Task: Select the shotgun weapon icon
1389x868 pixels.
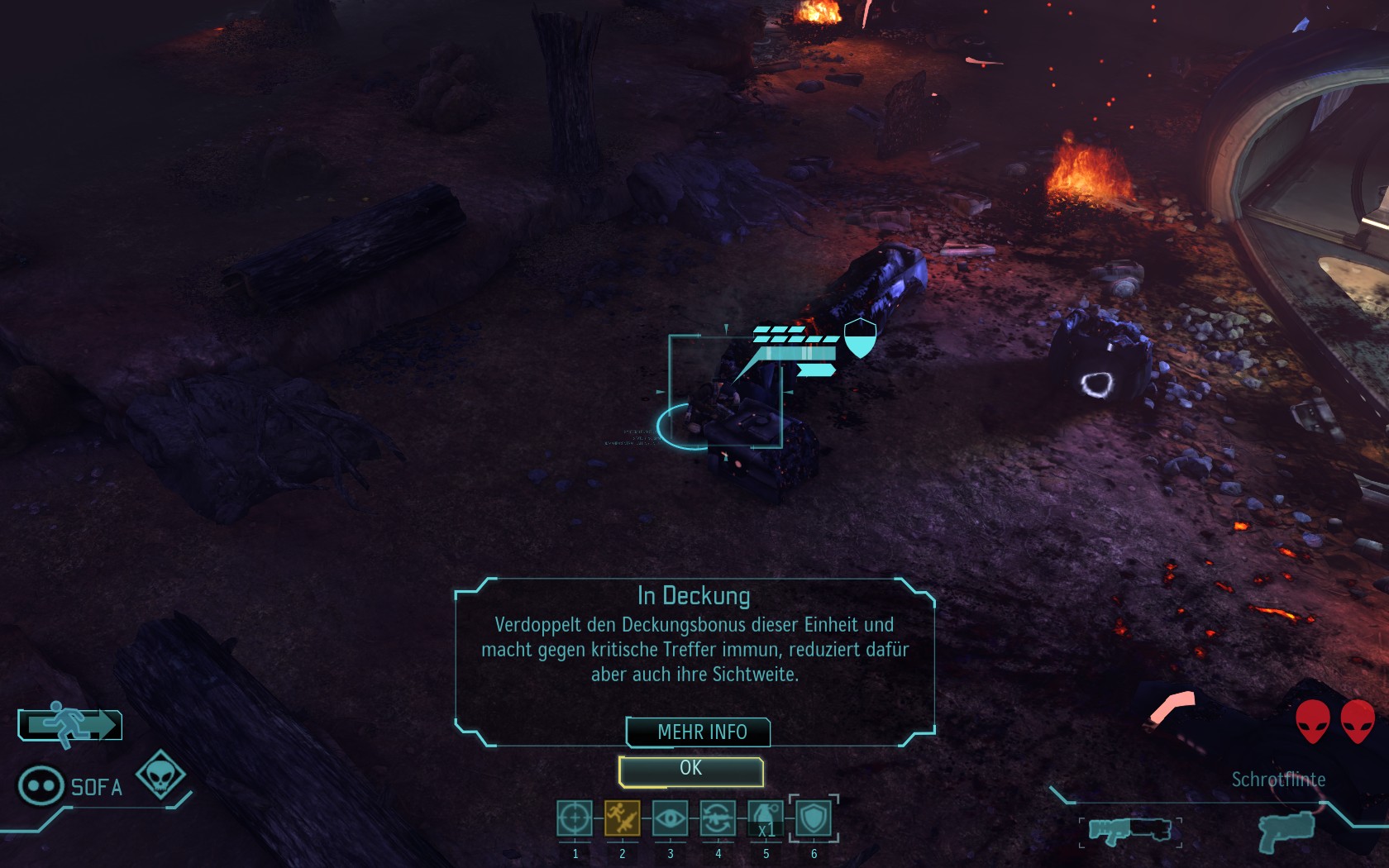Action: point(1129,829)
